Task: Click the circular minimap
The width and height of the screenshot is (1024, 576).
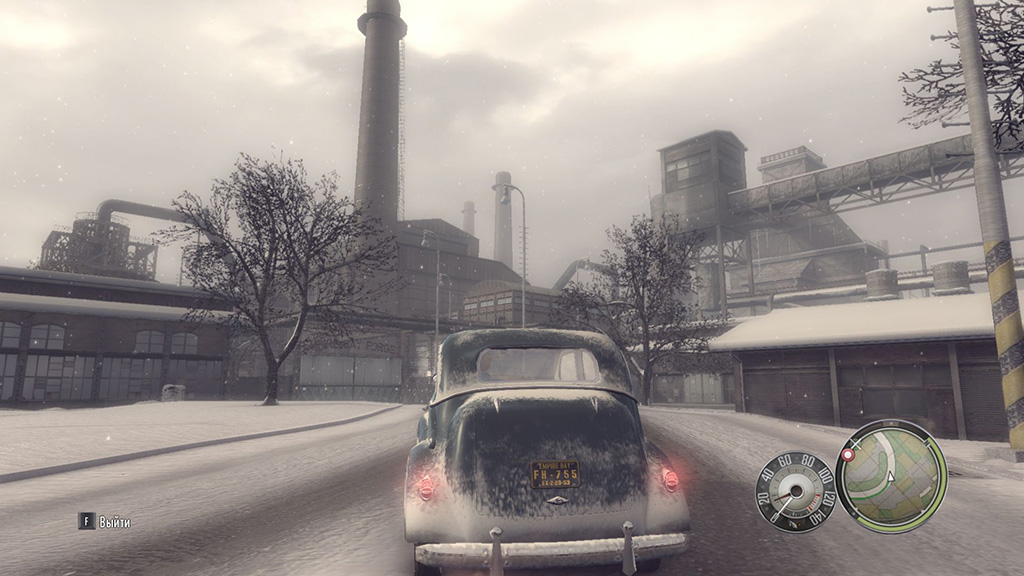Action: pyautogui.click(x=891, y=476)
